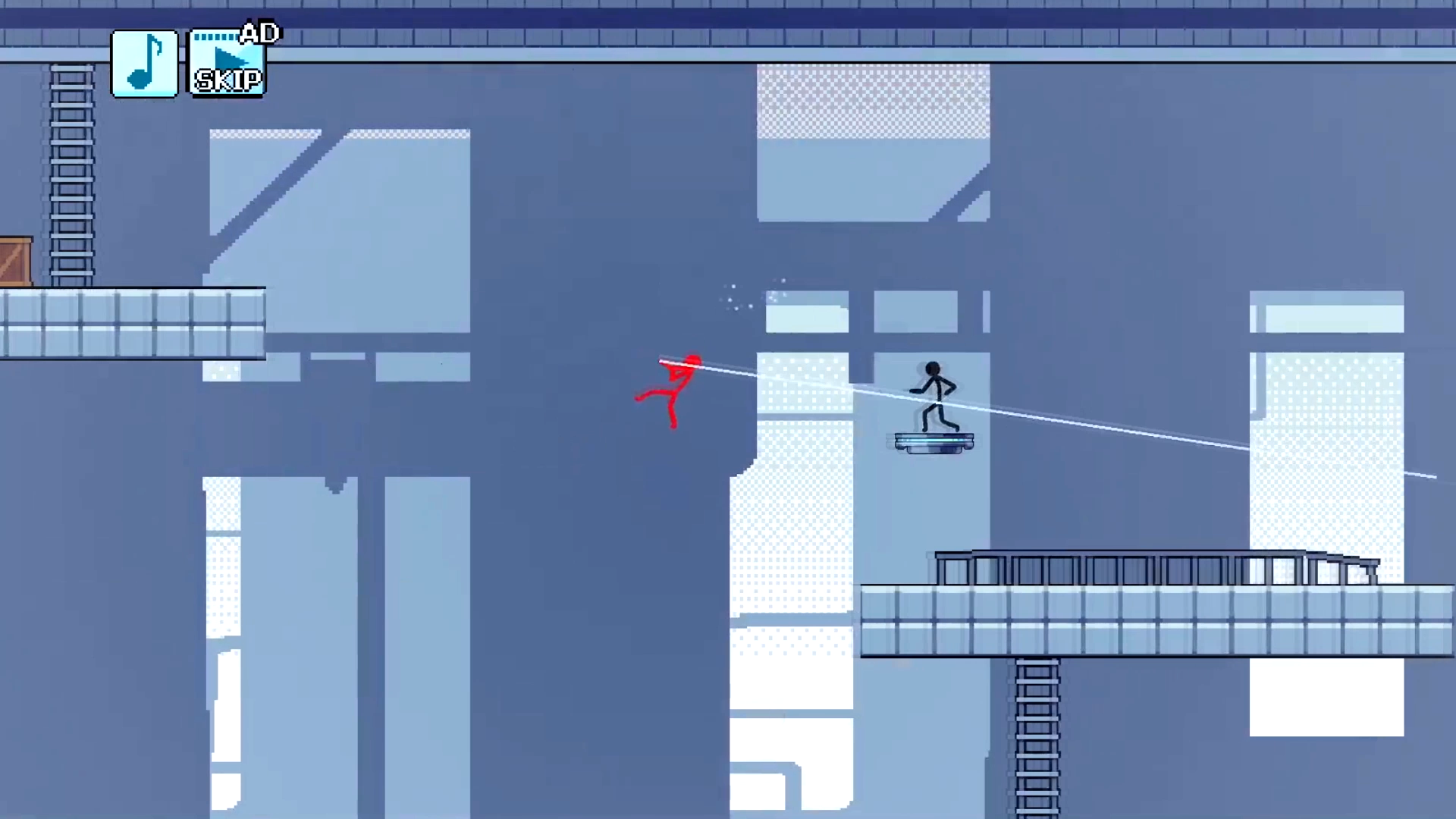Toggle the music note sound button
The width and height of the screenshot is (1456, 819).
pos(144,62)
